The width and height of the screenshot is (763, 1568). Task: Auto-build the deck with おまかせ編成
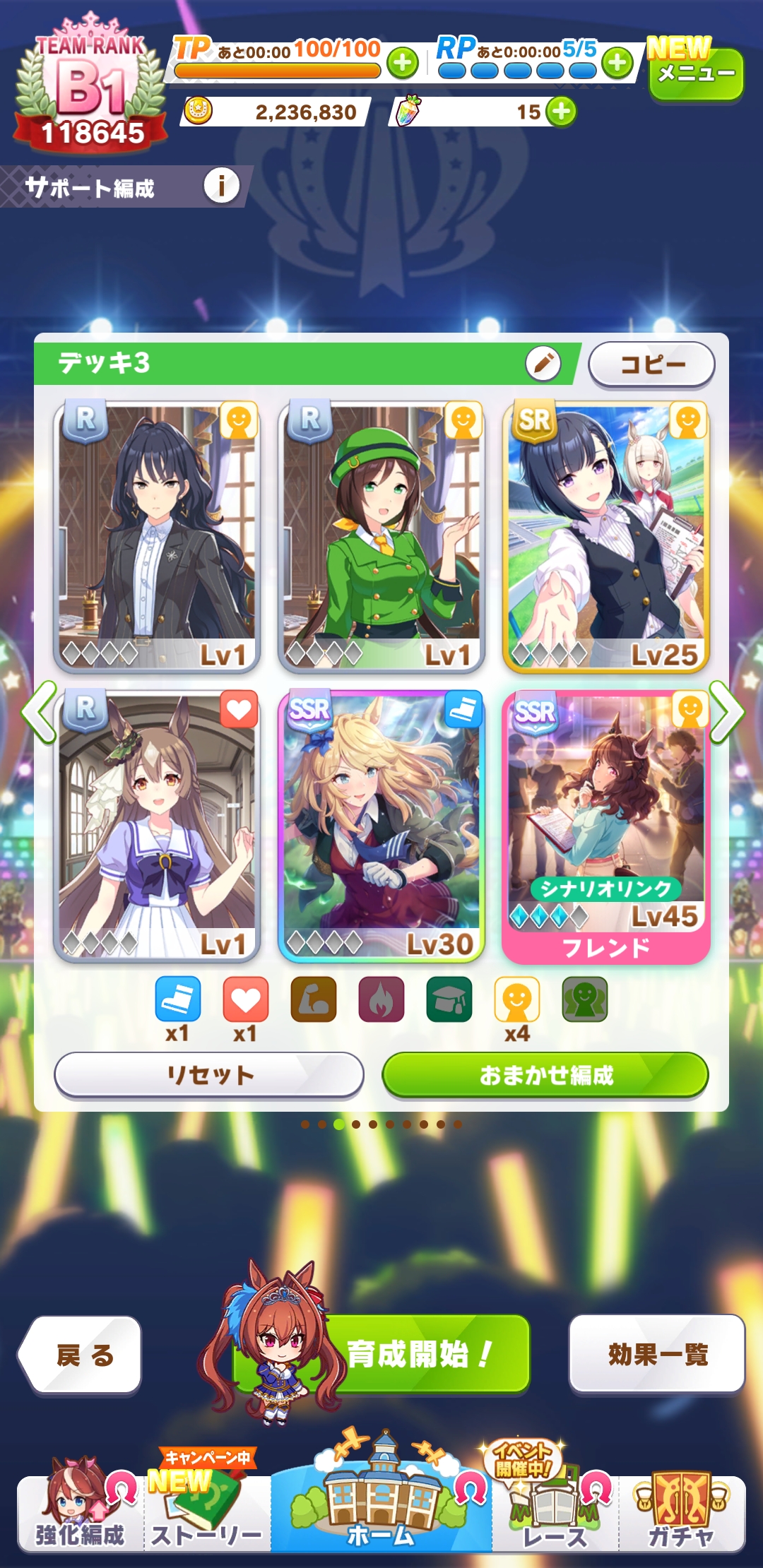click(x=545, y=1075)
